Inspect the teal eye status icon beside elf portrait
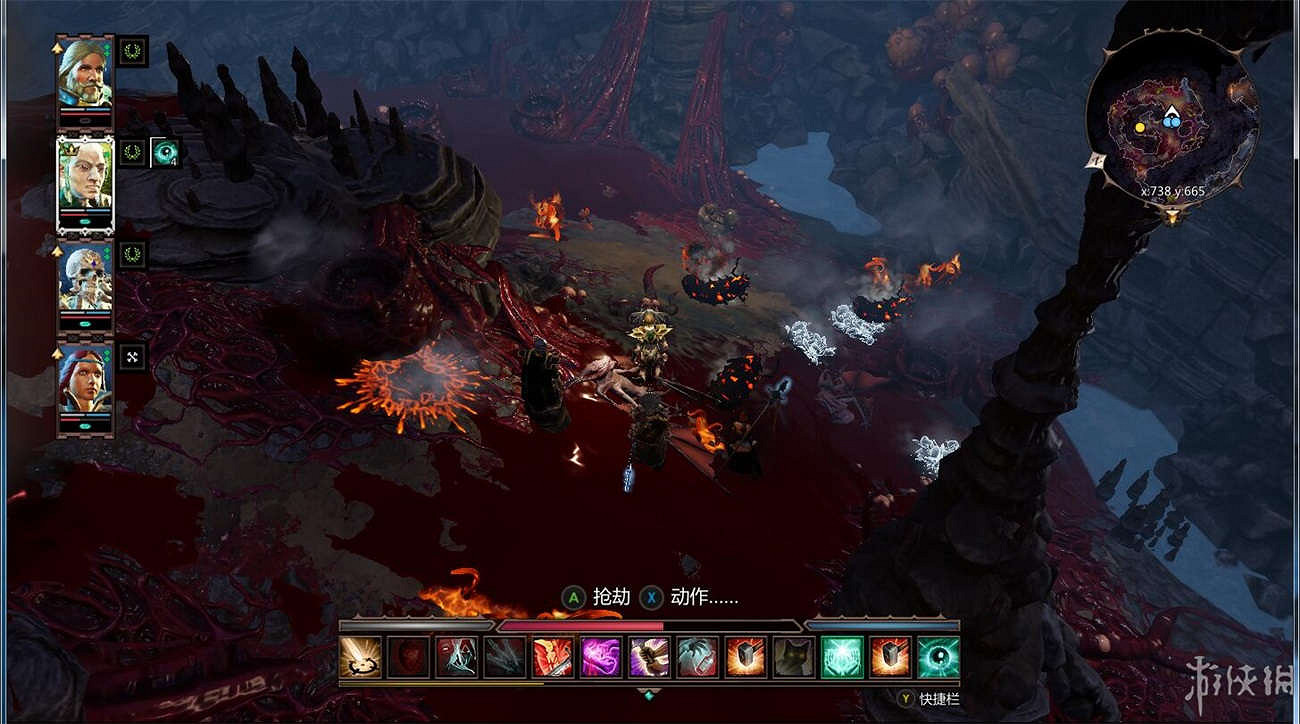 click(x=165, y=153)
